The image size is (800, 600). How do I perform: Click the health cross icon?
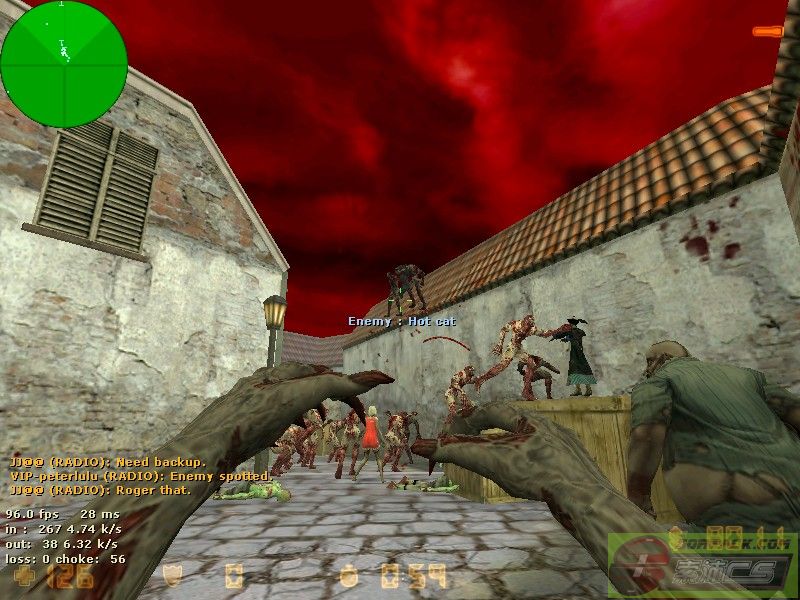point(21,577)
